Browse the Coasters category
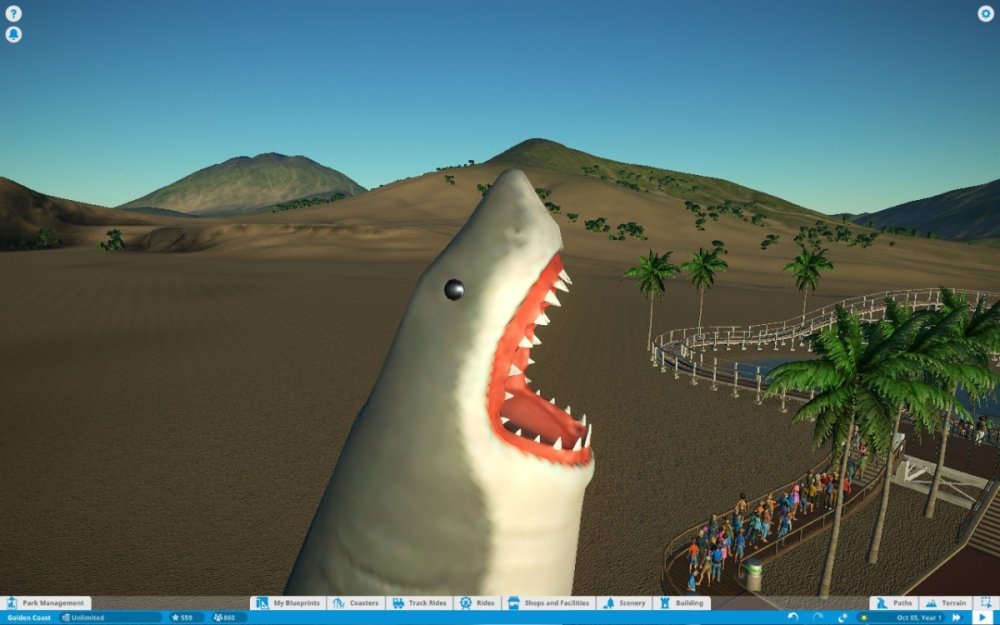Image resolution: width=1000 pixels, height=625 pixels. tap(356, 603)
